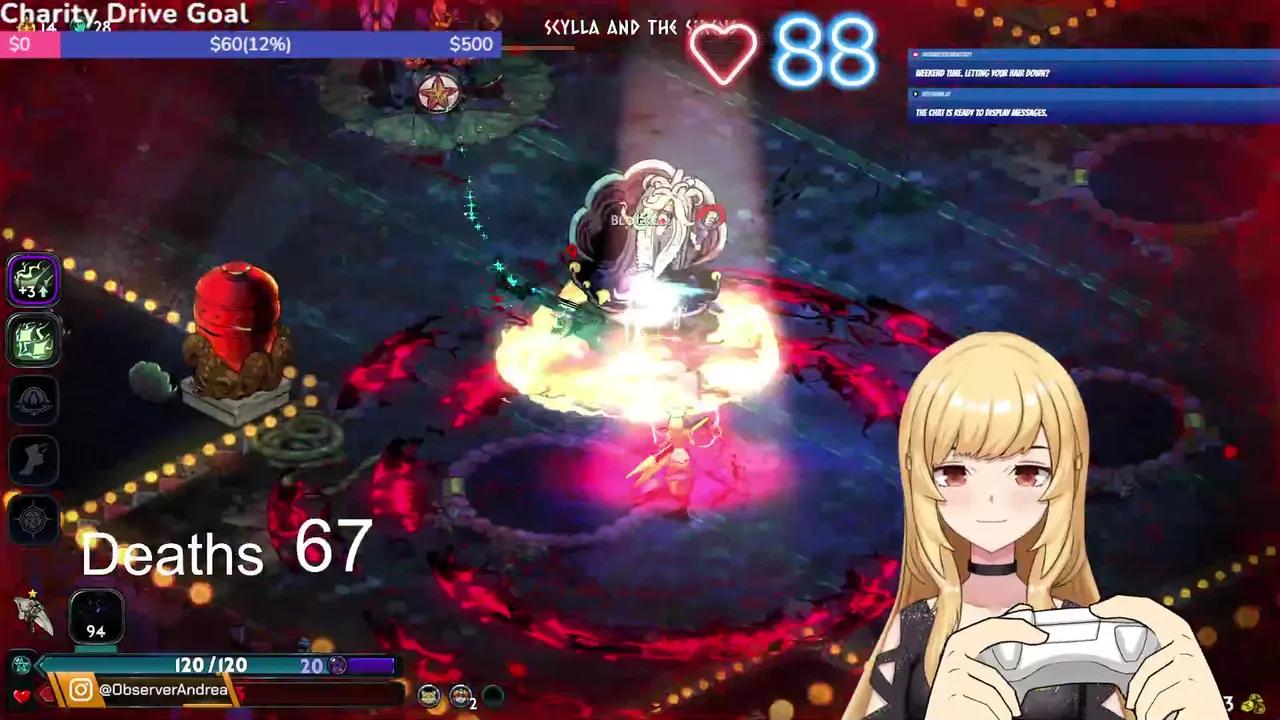Viewport: 1280px width, 720px height.
Task: Select the highlighted +3 attack boon icon
Action: coord(33,278)
